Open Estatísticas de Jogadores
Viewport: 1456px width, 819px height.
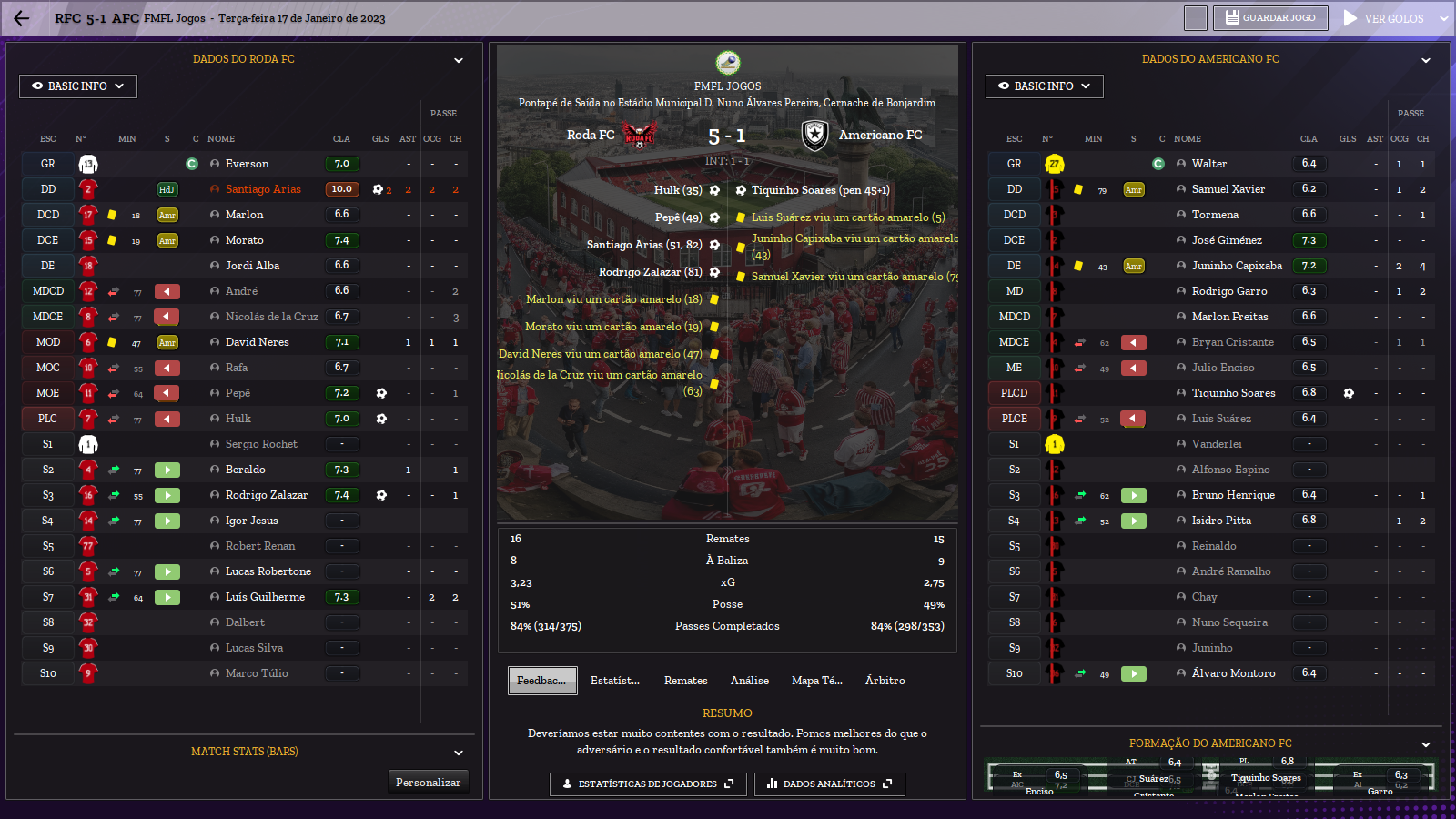(648, 784)
